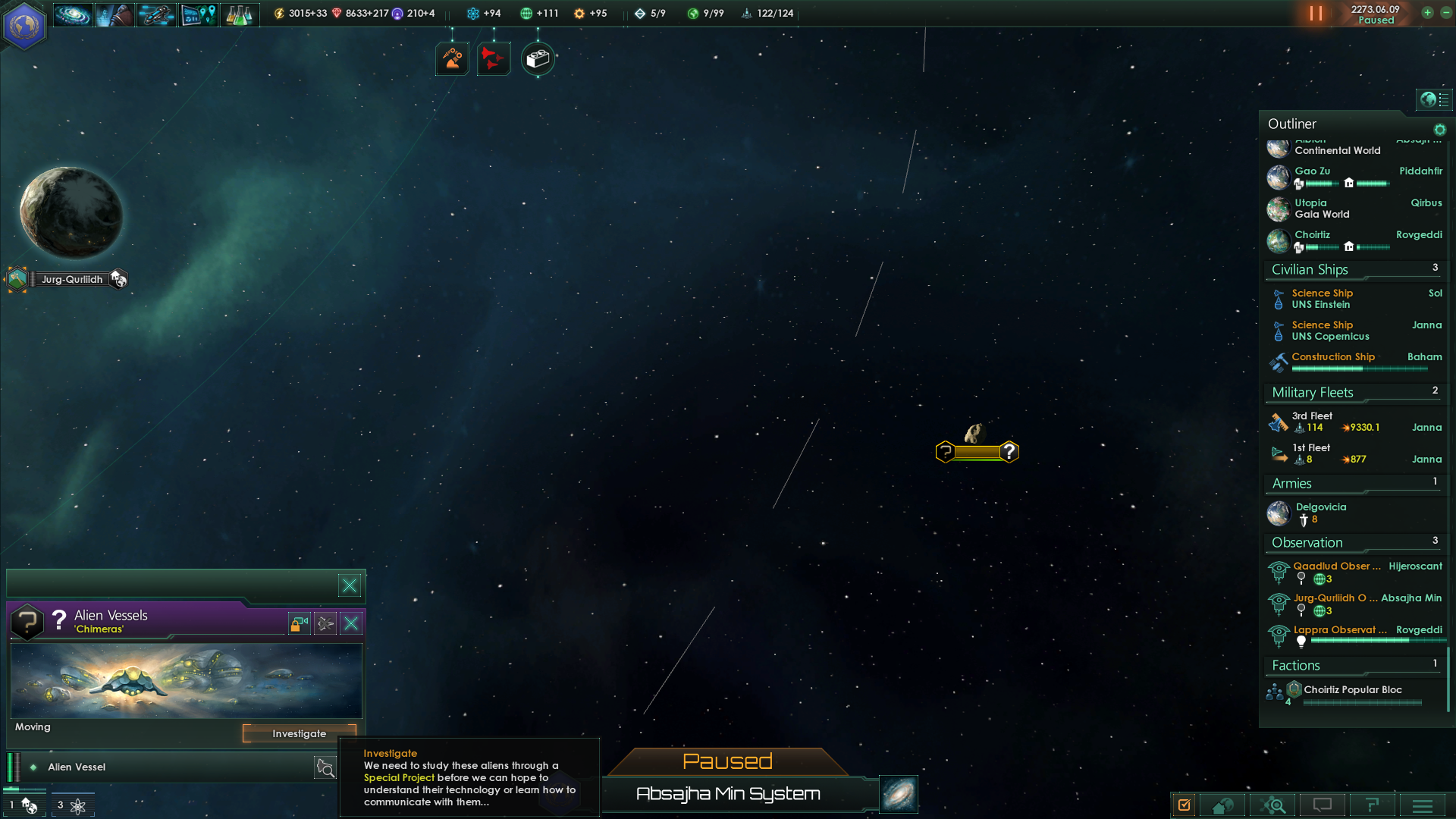
Task: Open the research flasks technology view
Action: click(x=240, y=14)
